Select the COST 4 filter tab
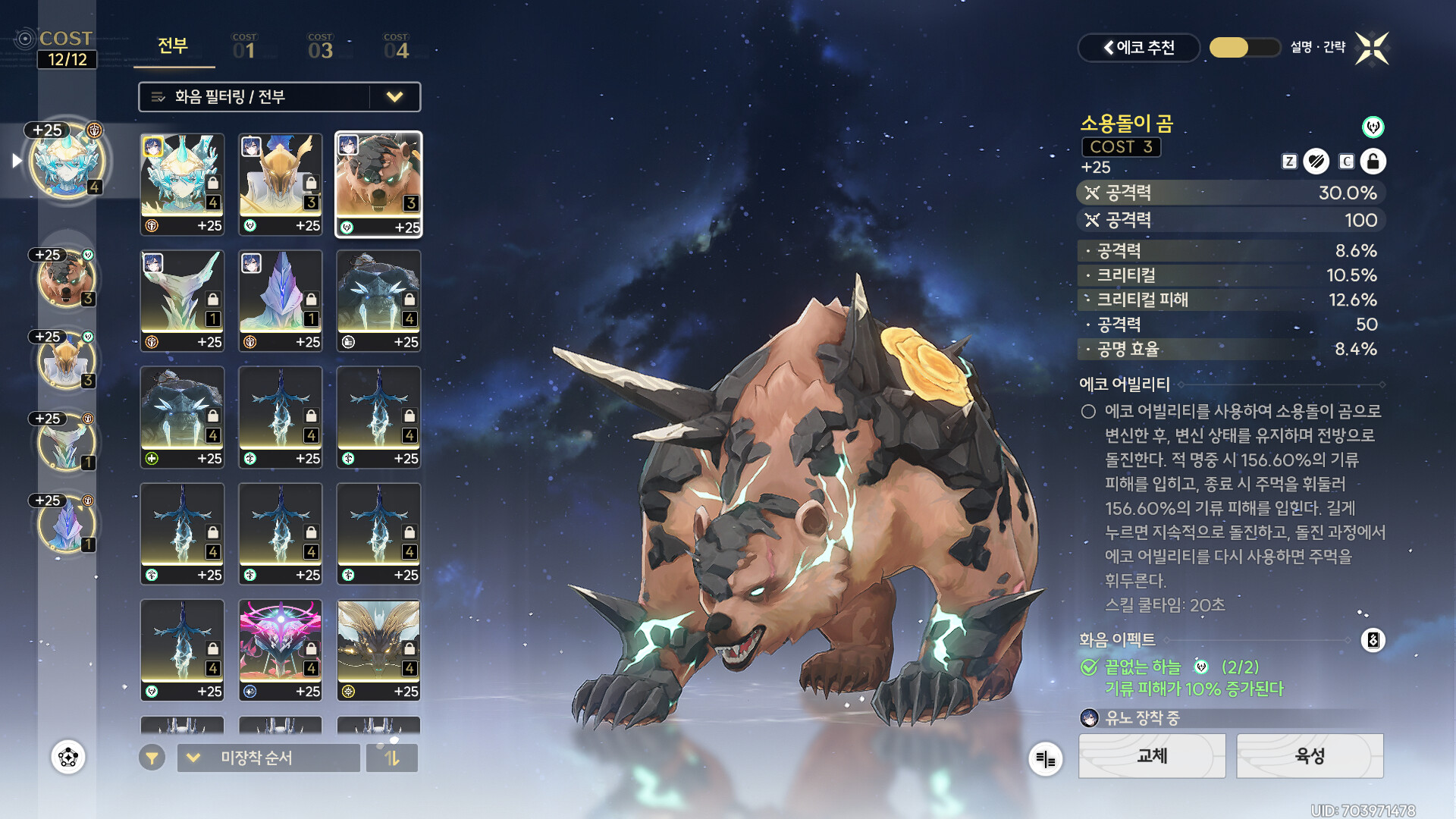This screenshot has width=1456, height=819. click(396, 47)
